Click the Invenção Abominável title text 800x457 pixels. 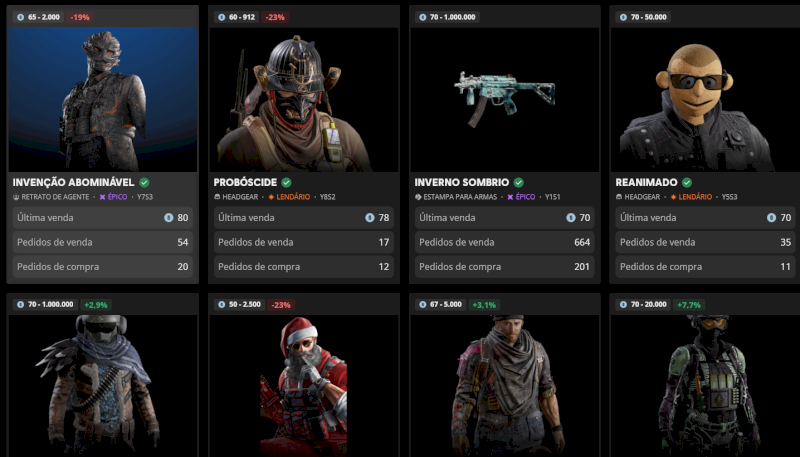(75, 183)
